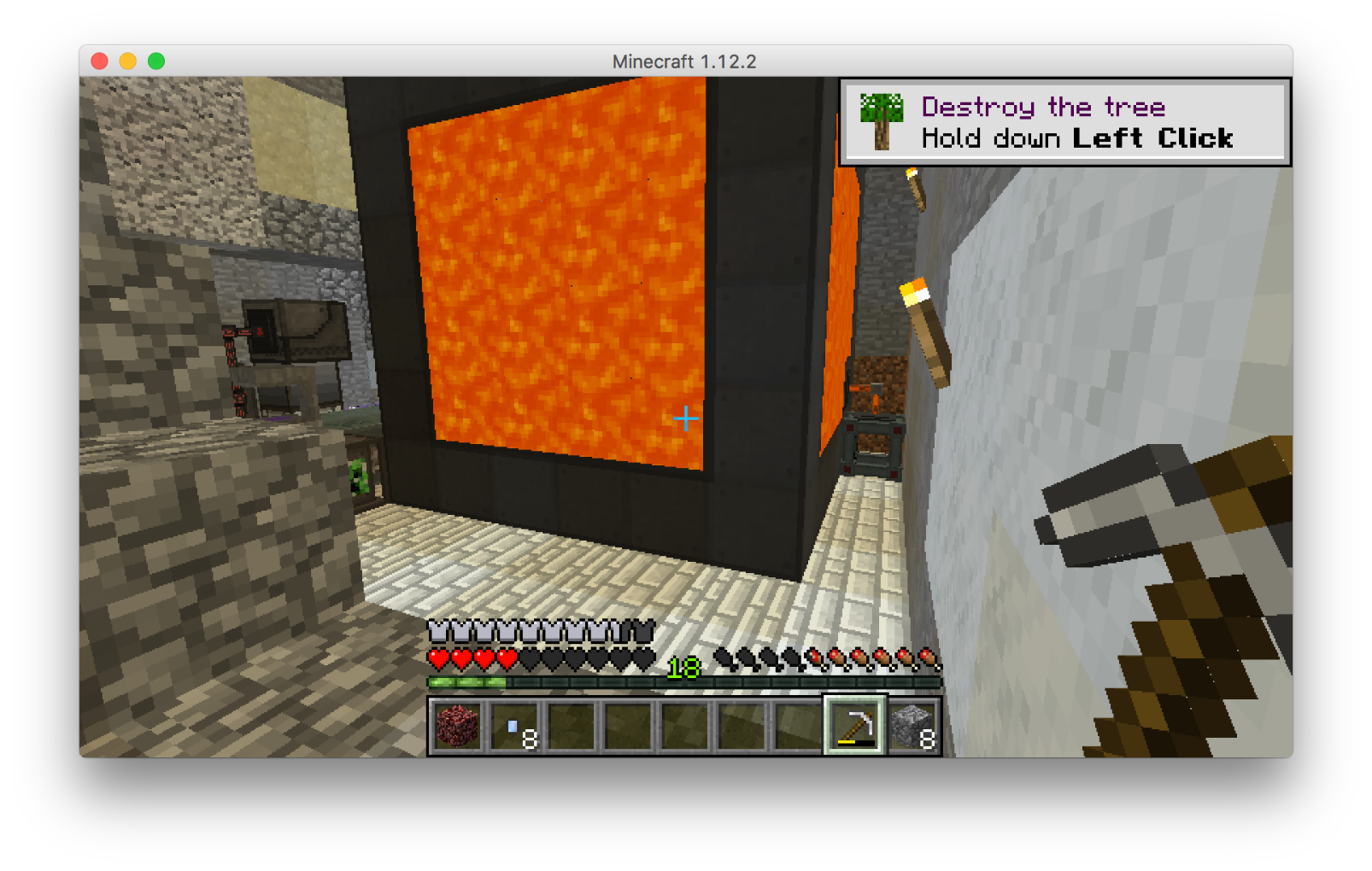Close the Minecraft window
Screen dimensions: 1372x871
[x=99, y=61]
